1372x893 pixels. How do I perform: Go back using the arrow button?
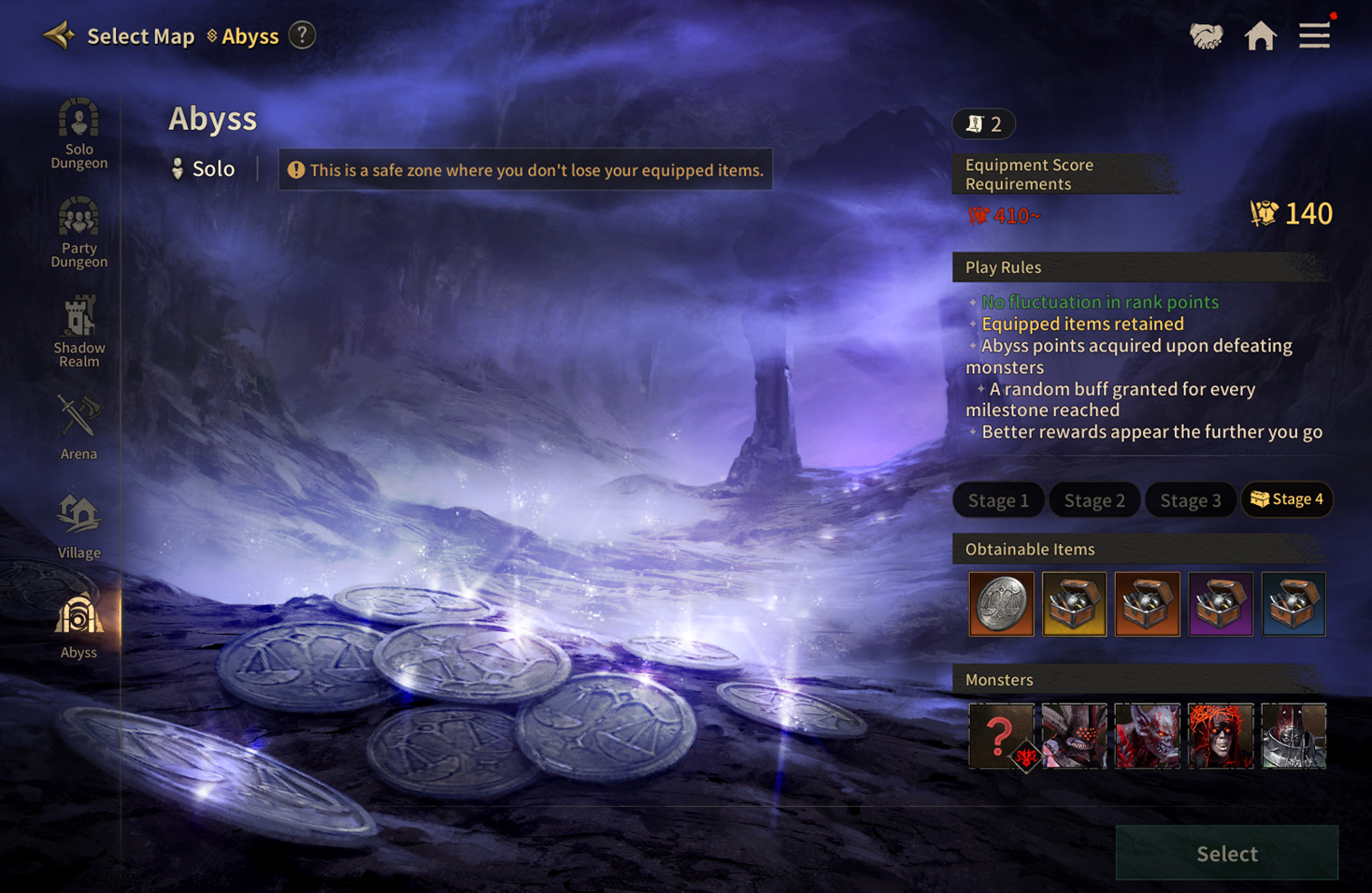click(59, 36)
